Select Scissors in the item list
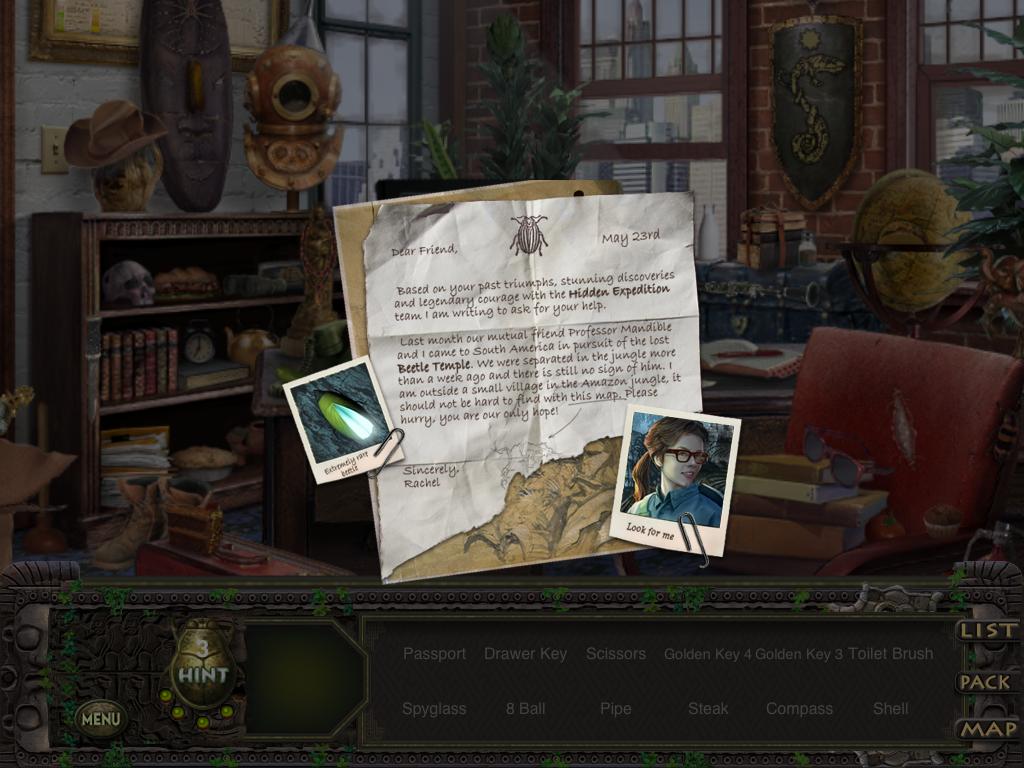 pyautogui.click(x=616, y=654)
